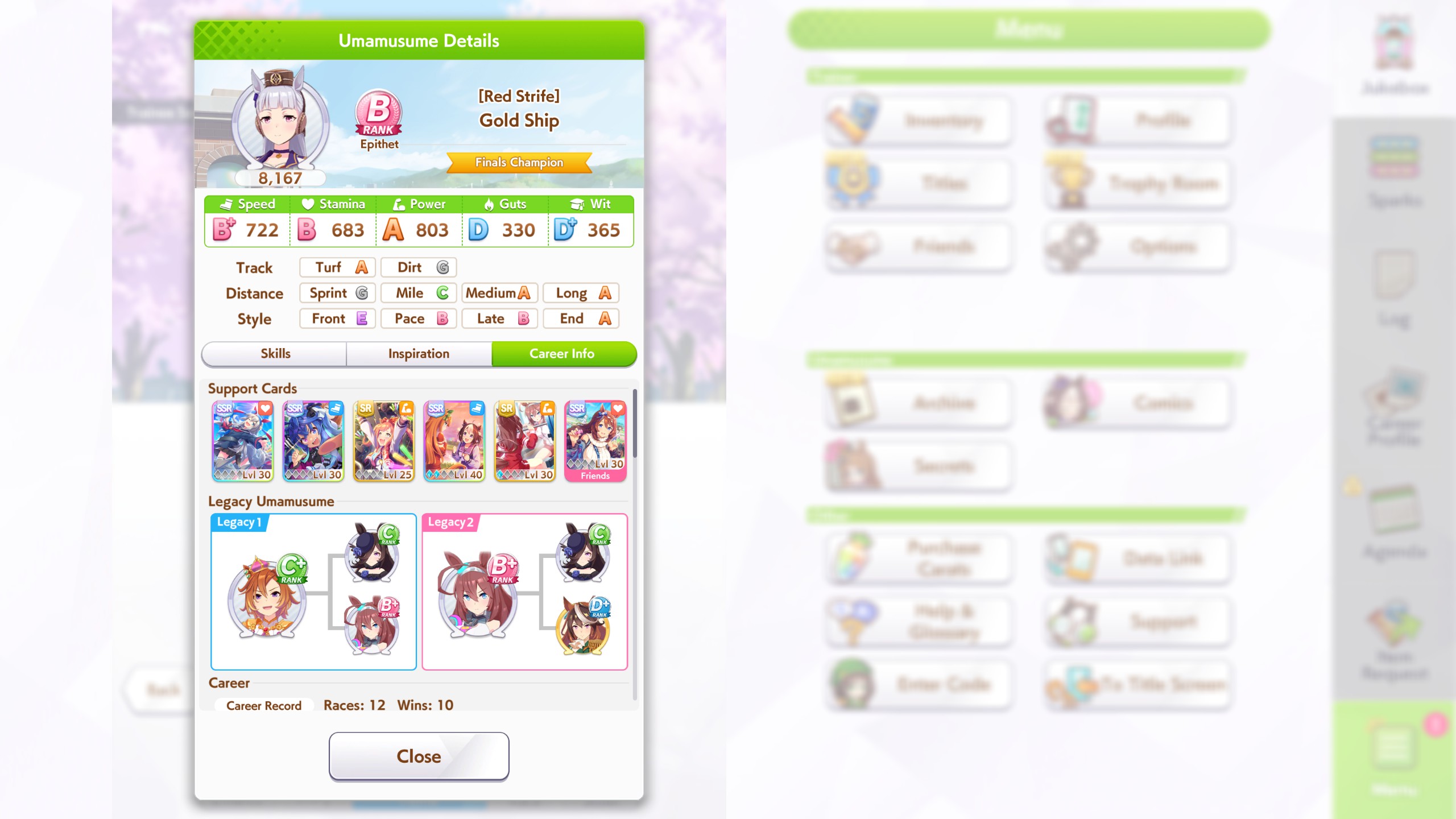This screenshot has height=819, width=1456.
Task: Open the Career Record
Action: (x=264, y=705)
